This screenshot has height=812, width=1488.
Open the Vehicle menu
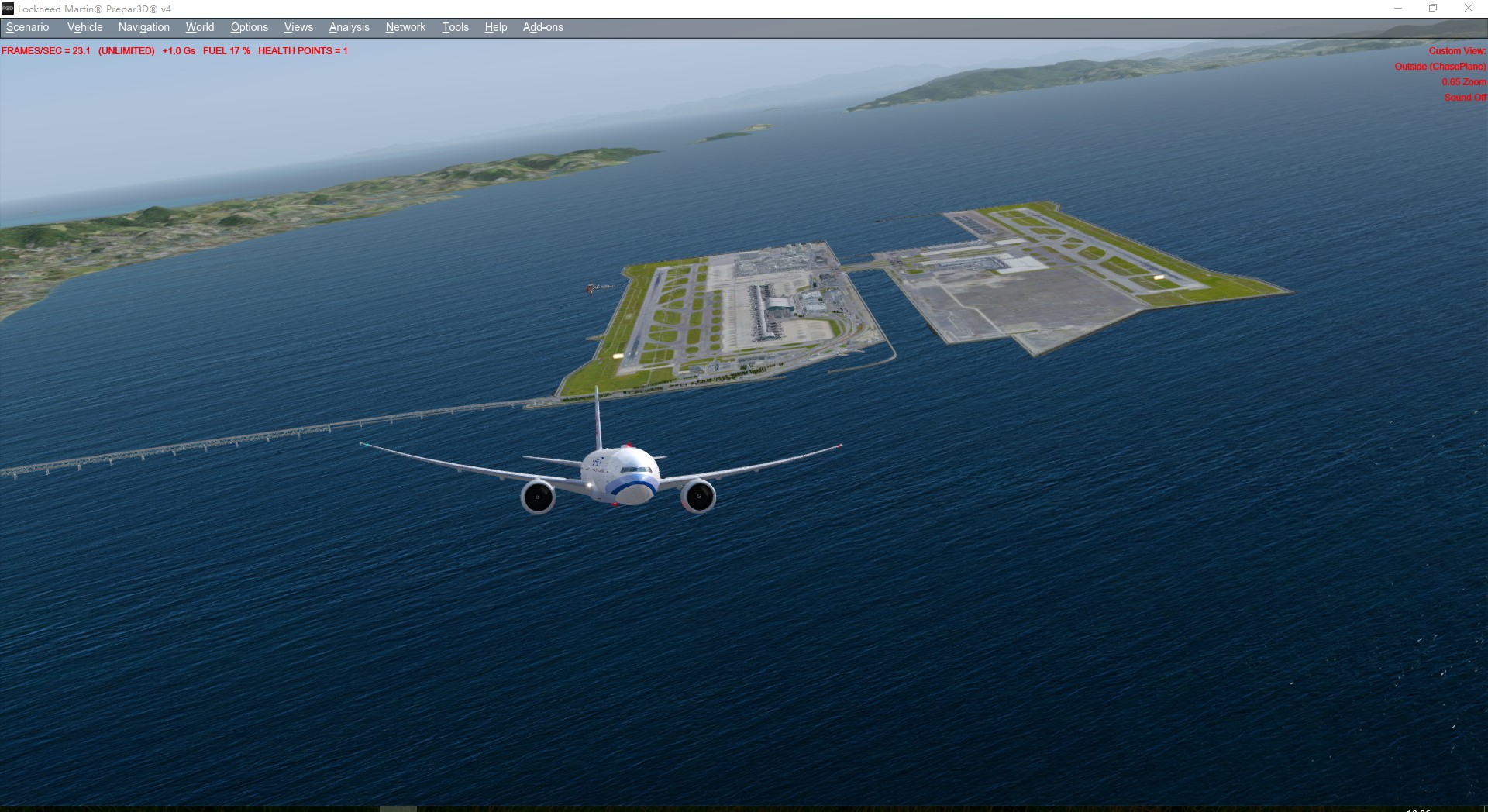click(84, 27)
